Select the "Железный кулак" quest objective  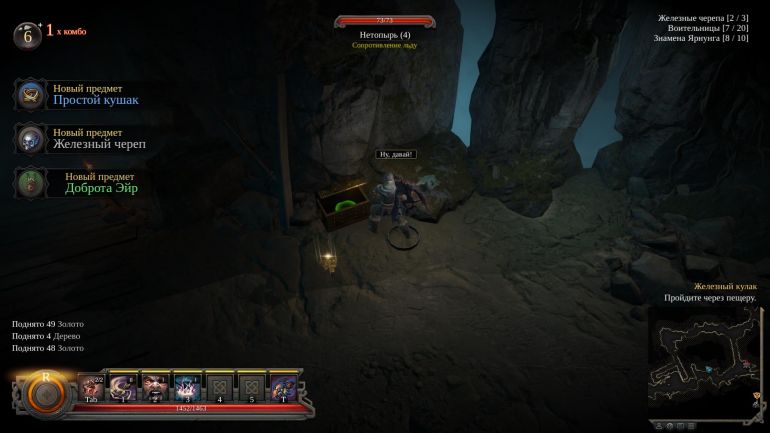[725, 286]
